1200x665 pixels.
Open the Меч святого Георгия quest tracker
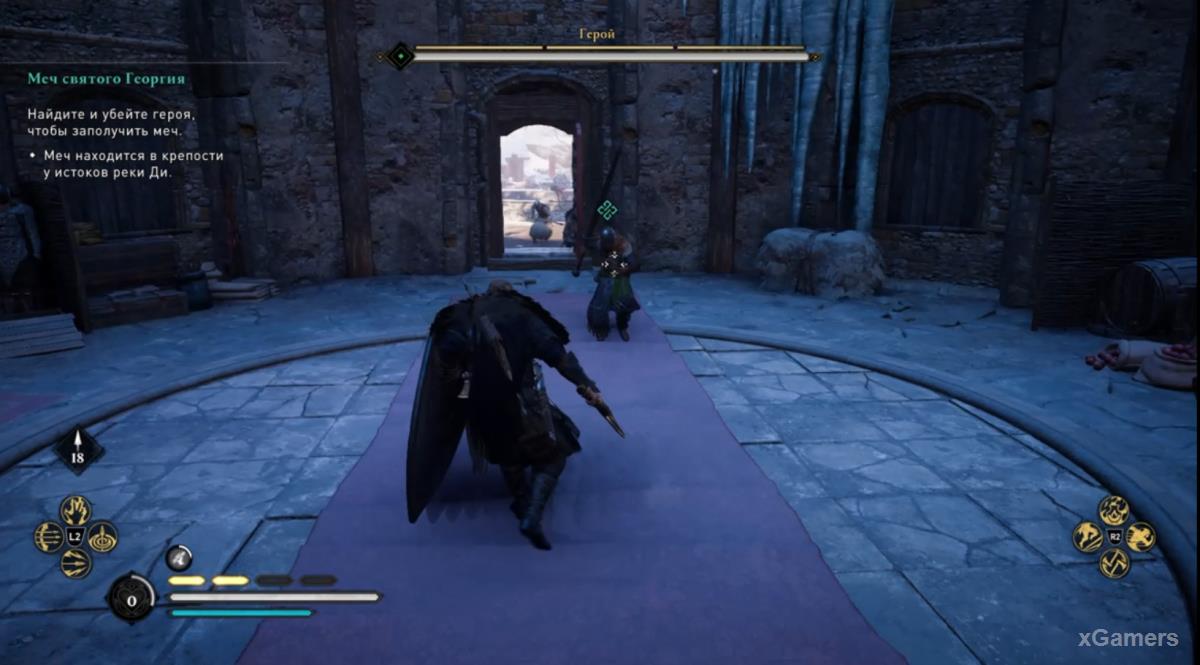click(106, 79)
